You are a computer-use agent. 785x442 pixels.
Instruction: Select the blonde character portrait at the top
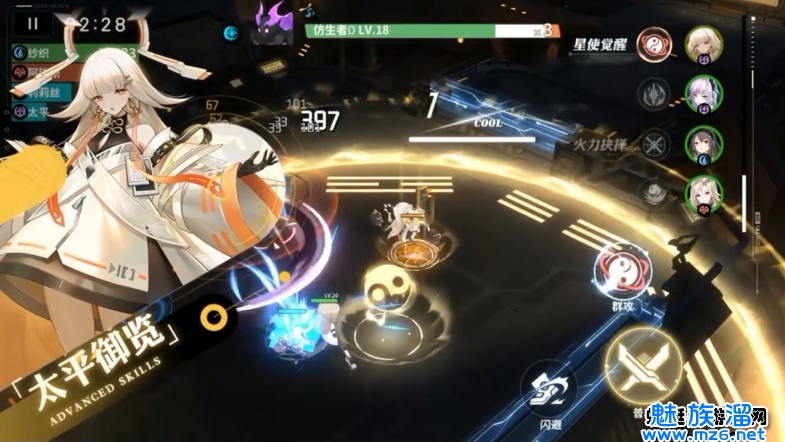click(x=704, y=44)
